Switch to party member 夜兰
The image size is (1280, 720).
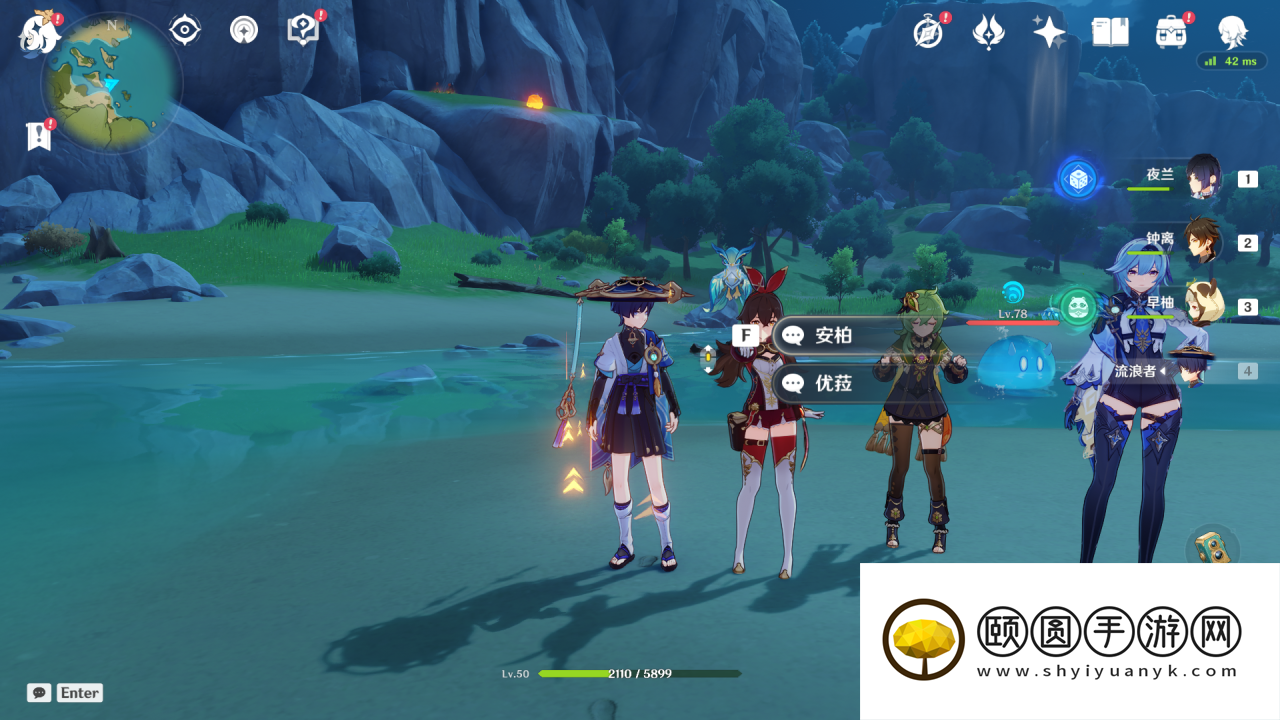pos(1203,179)
